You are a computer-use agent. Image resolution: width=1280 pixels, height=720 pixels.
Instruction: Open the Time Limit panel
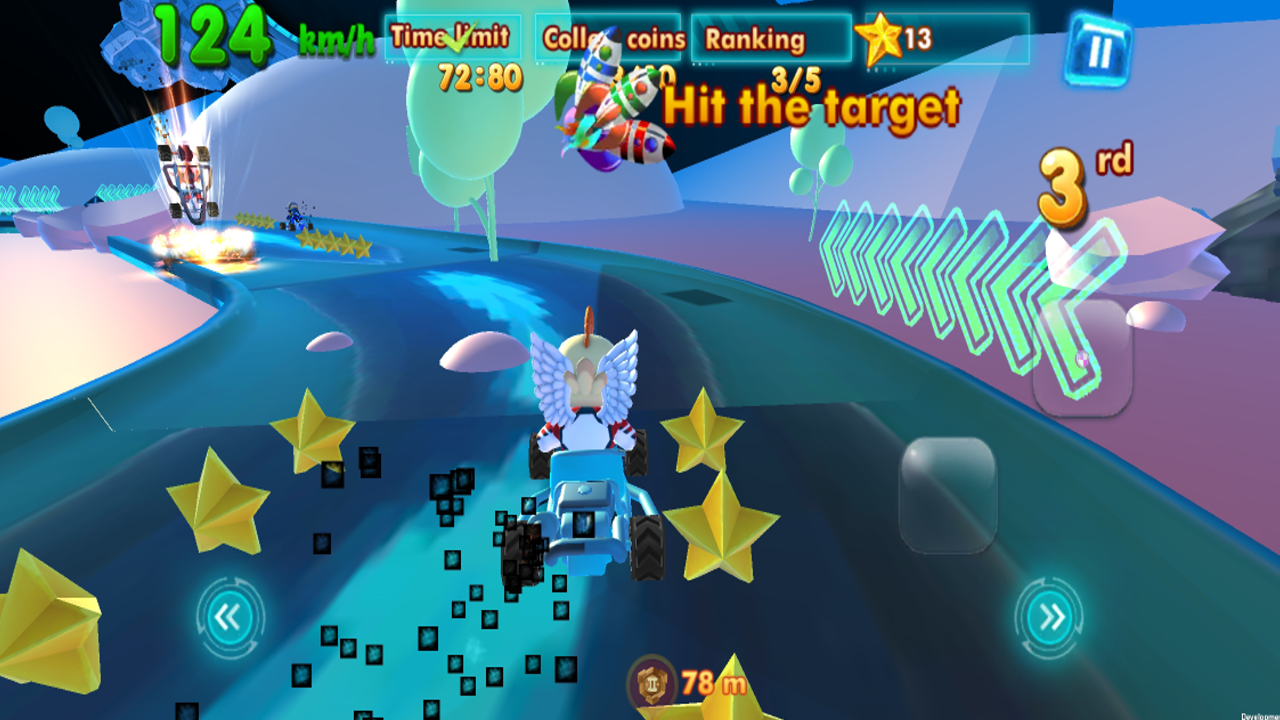click(450, 36)
